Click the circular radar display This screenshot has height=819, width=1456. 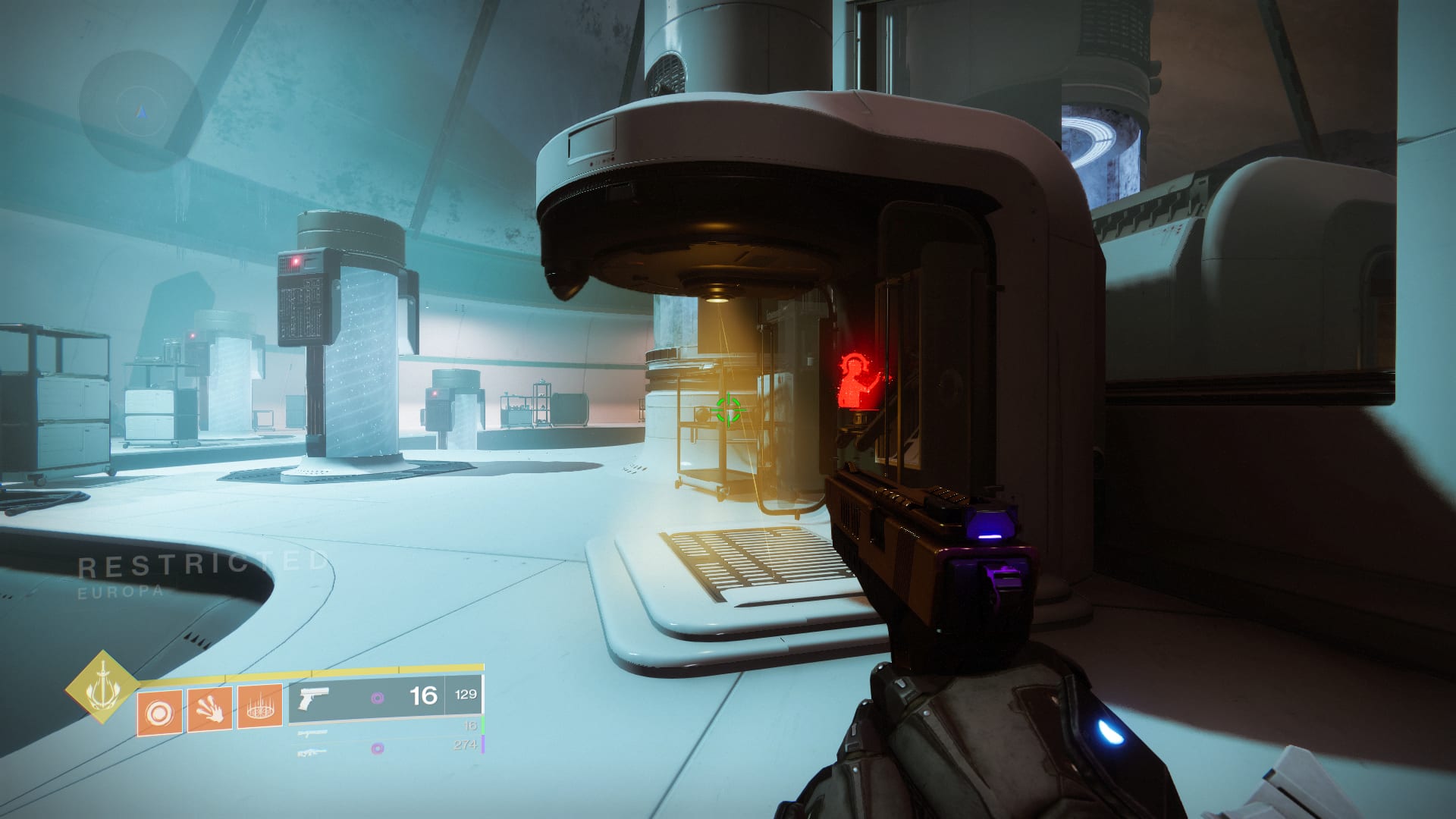[x=140, y=111]
